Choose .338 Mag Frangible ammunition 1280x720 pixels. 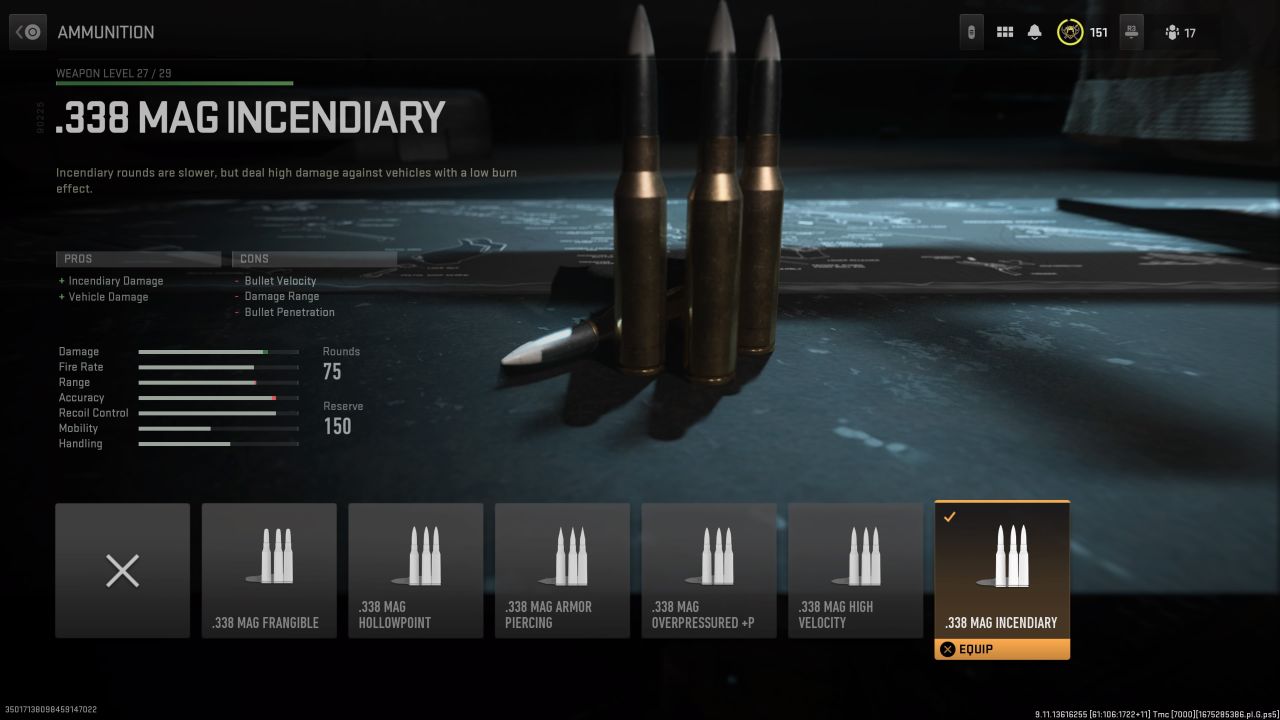pyautogui.click(x=269, y=570)
